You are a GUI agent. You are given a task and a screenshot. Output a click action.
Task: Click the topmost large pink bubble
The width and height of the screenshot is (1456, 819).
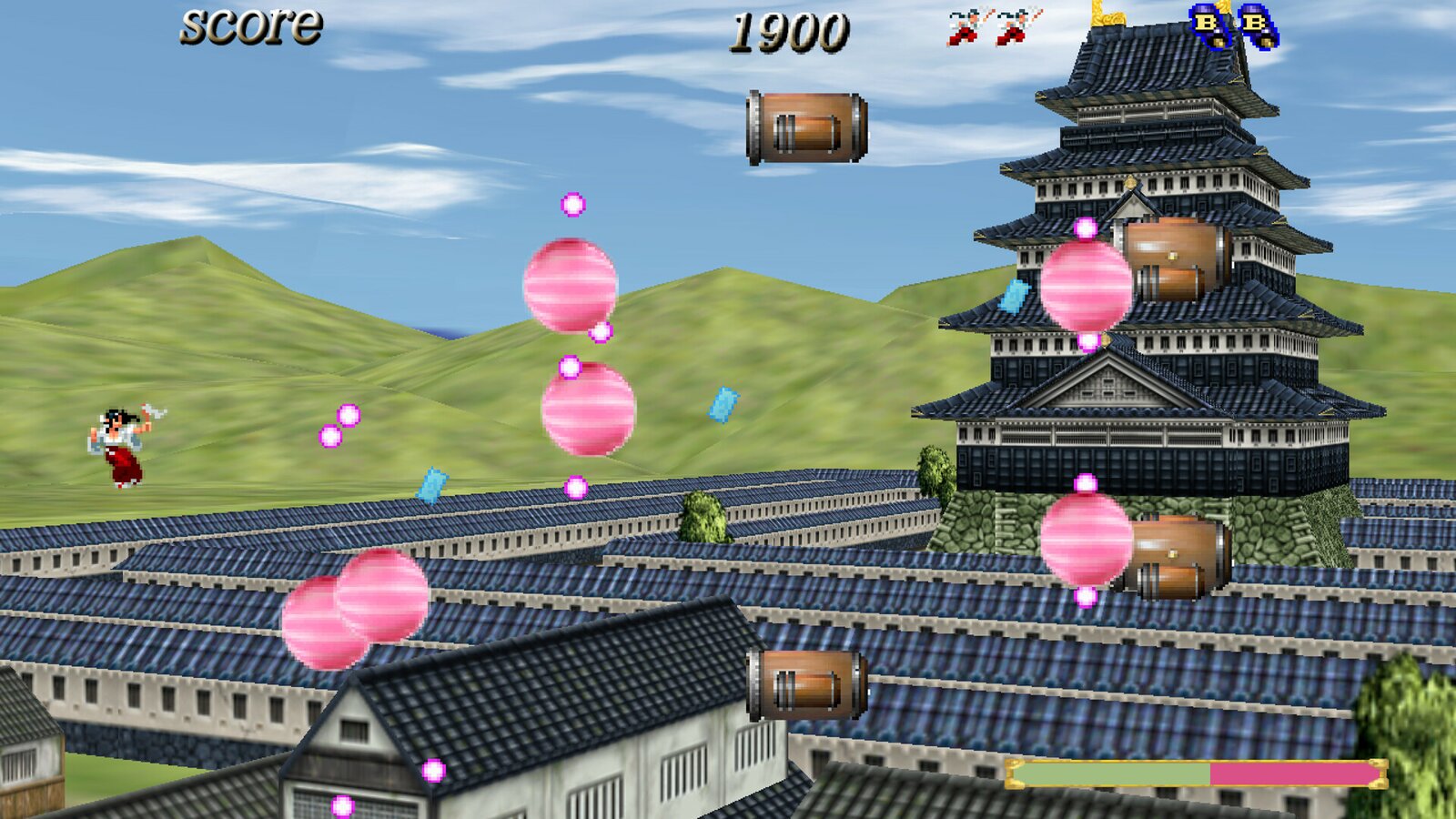[569, 287]
